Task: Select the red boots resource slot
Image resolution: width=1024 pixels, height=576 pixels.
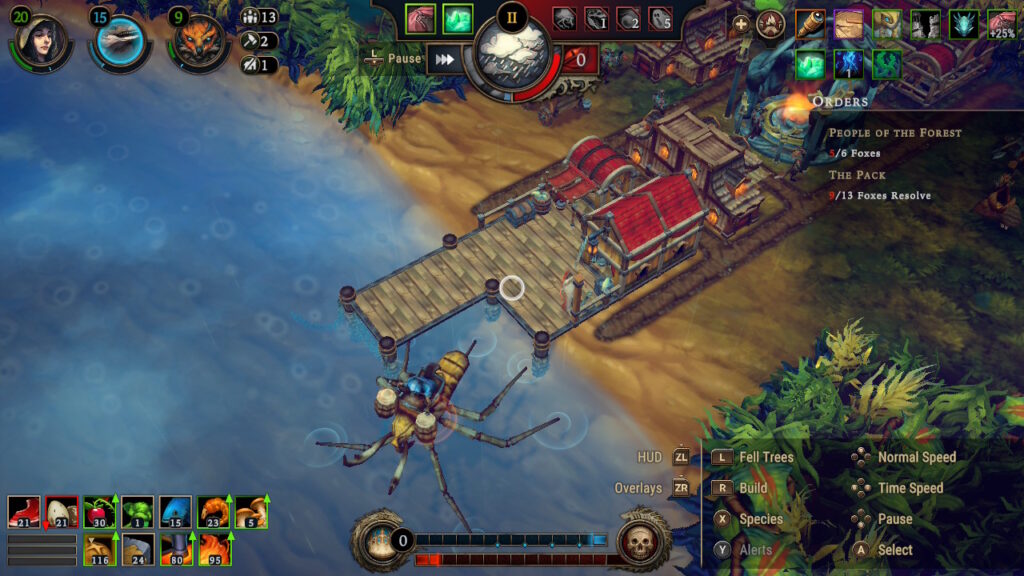Action: tap(22, 512)
